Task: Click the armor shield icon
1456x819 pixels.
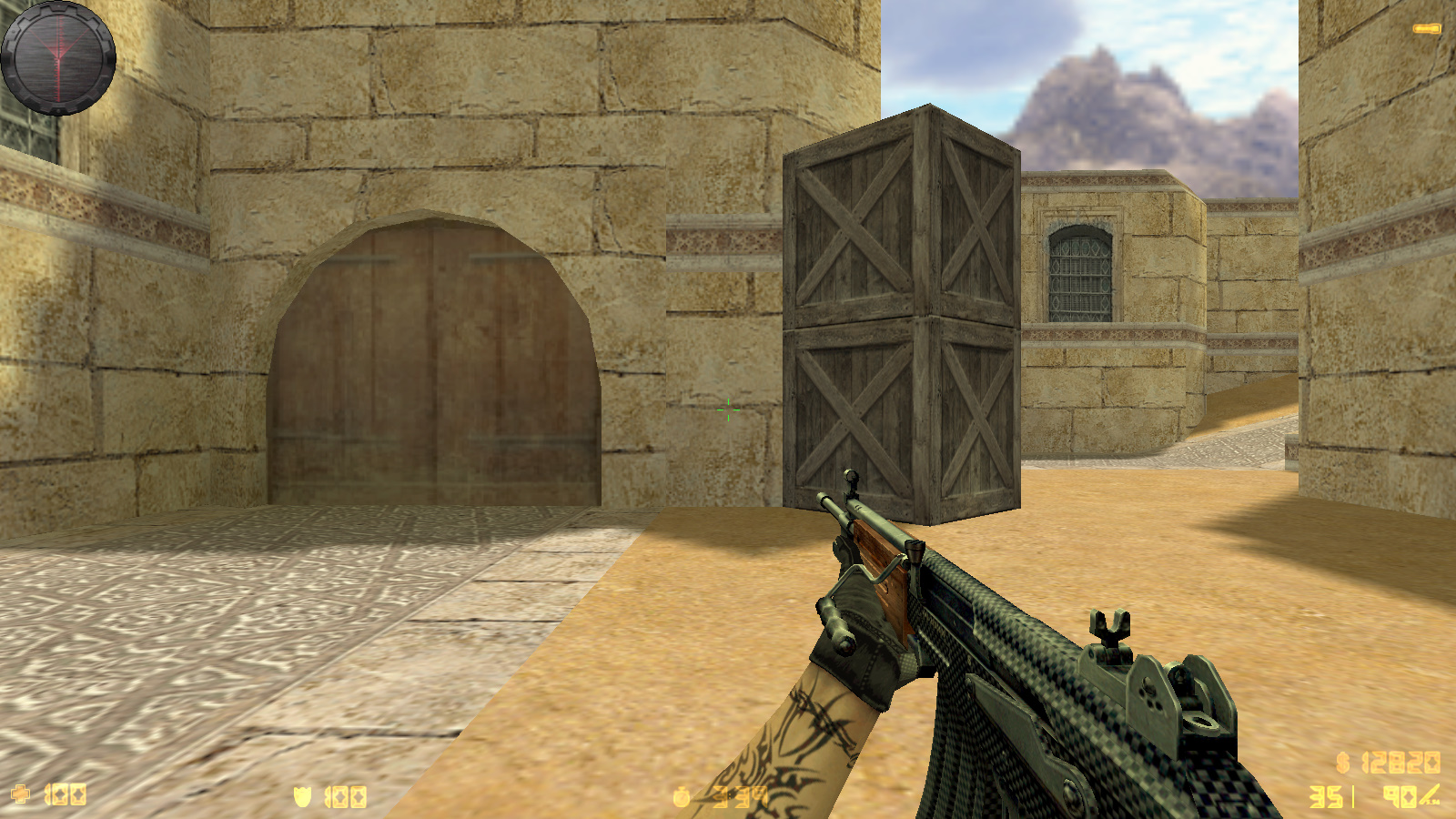Action: coord(303,797)
